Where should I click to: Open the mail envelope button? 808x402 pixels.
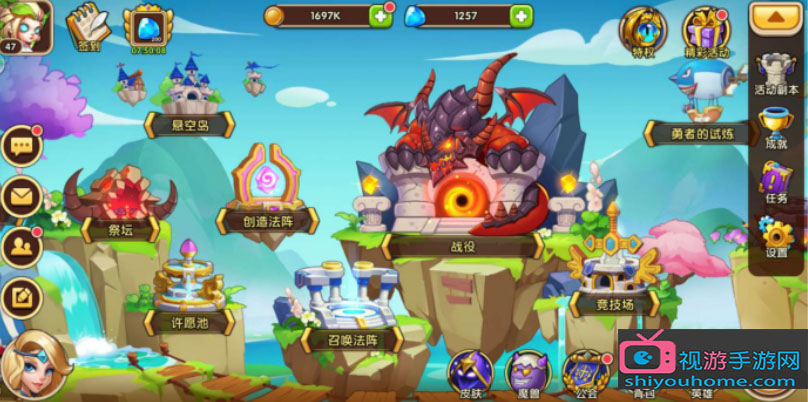coord(20,196)
